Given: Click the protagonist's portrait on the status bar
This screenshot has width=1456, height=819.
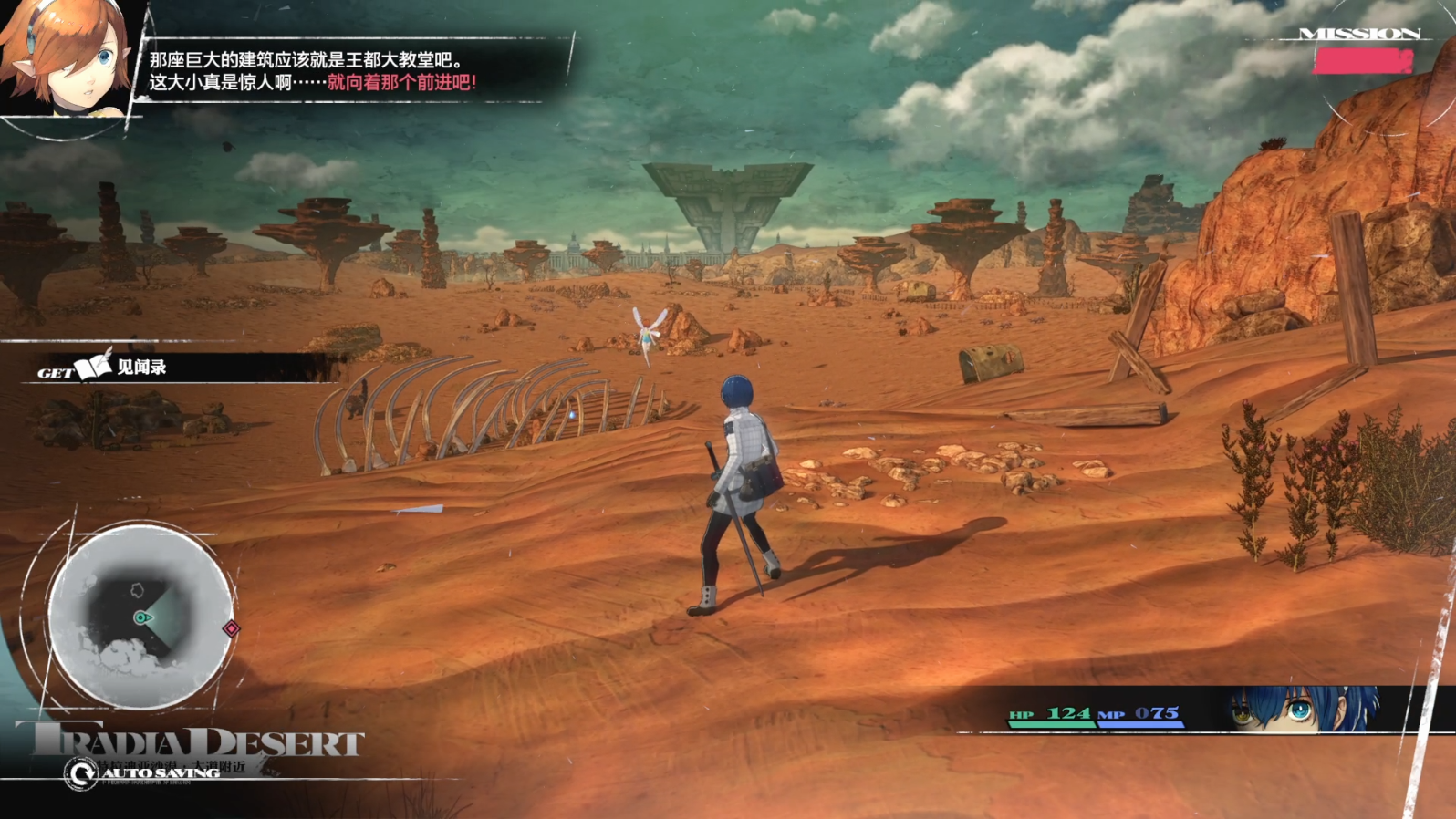Looking at the screenshot, I should click(1303, 710).
